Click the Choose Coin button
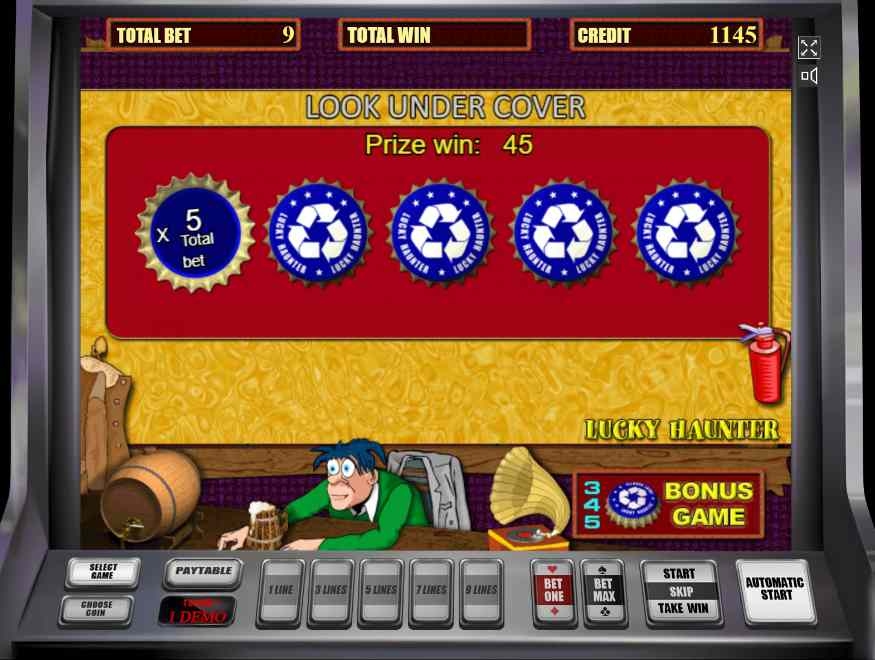Viewport: 875px width, 660px height. click(x=97, y=607)
